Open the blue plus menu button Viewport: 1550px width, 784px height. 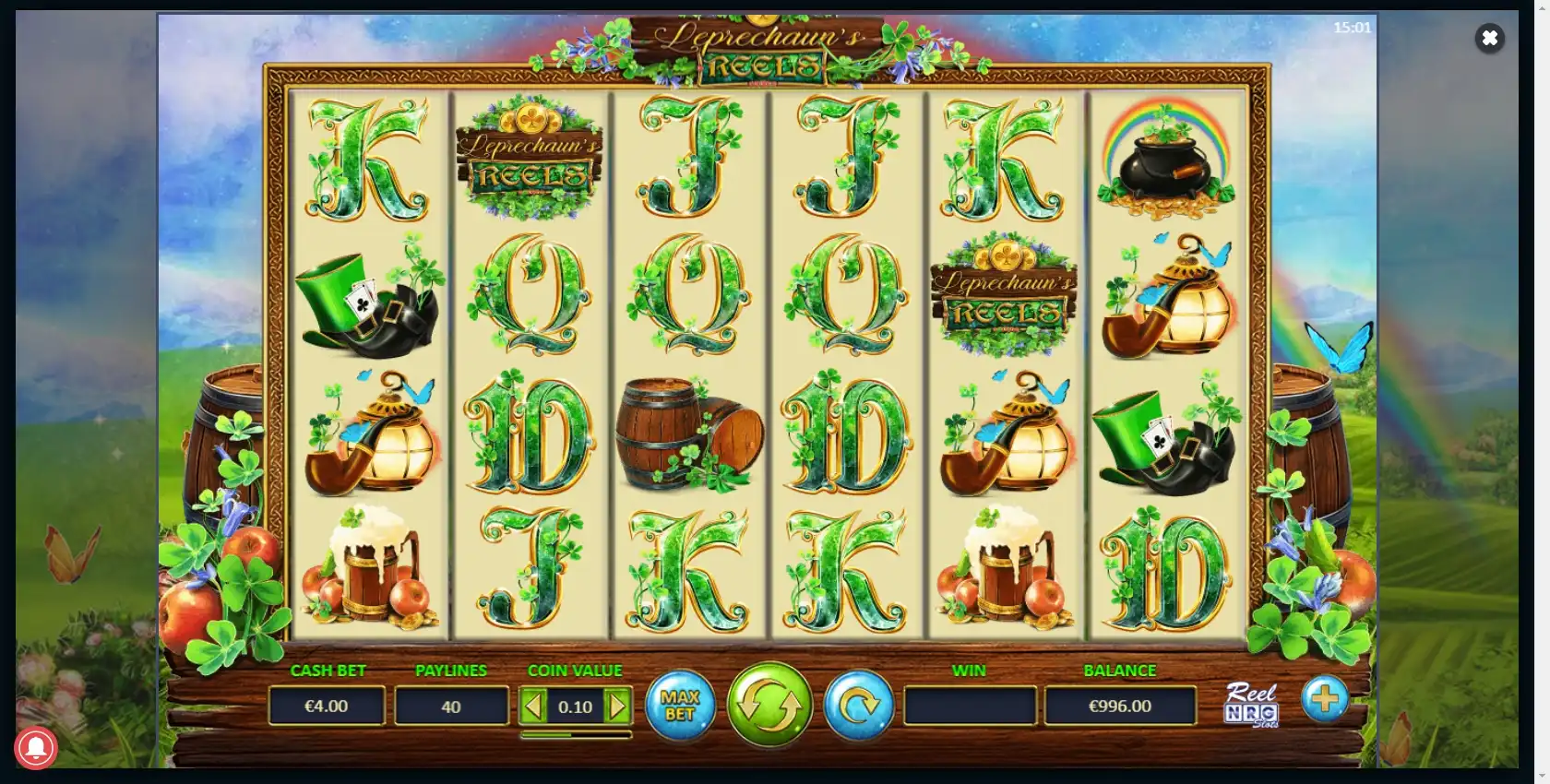(1325, 699)
